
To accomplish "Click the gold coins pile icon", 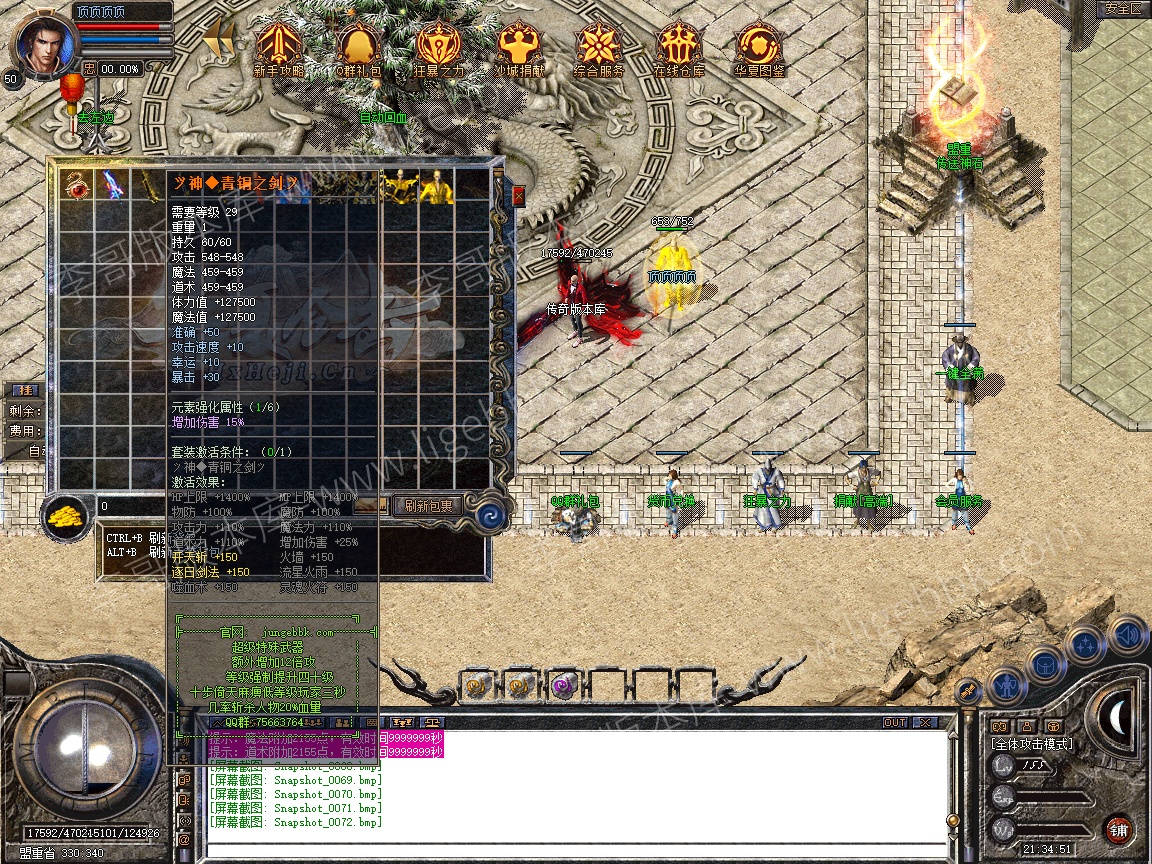I will (67, 516).
